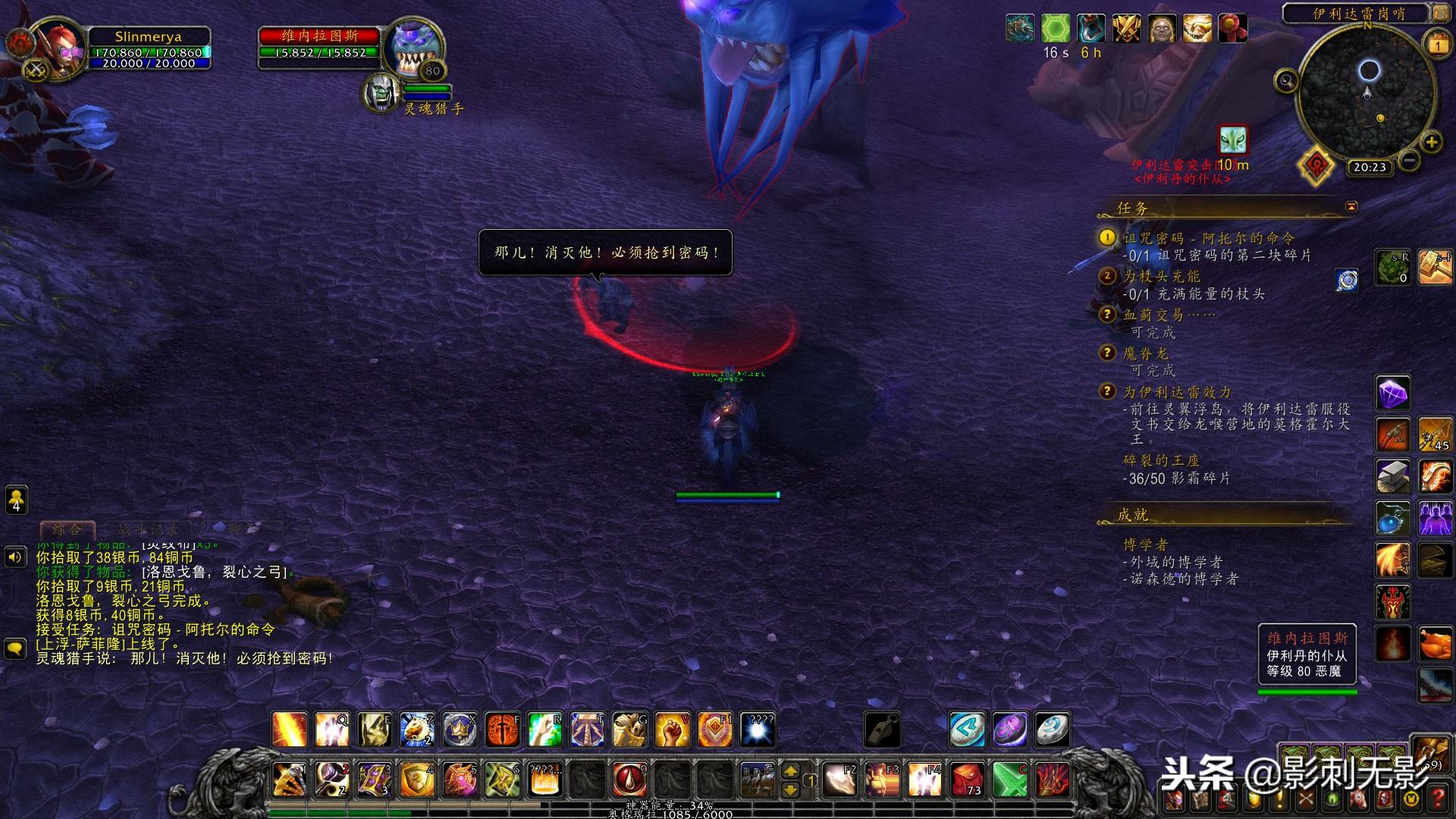
Task: Switch to the 战斗记录 chat tab
Action: (147, 529)
